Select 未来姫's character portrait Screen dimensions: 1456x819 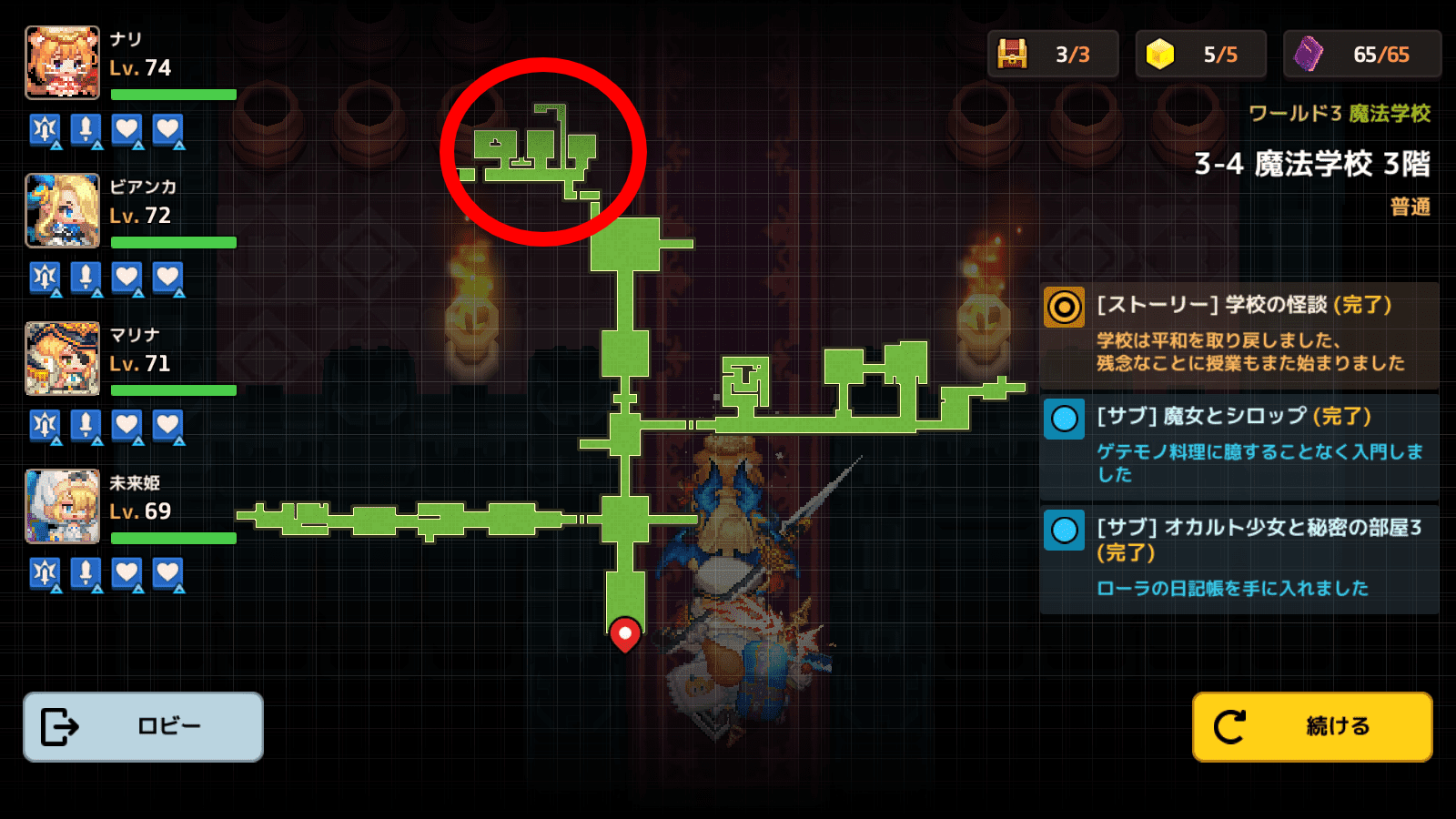[62, 506]
